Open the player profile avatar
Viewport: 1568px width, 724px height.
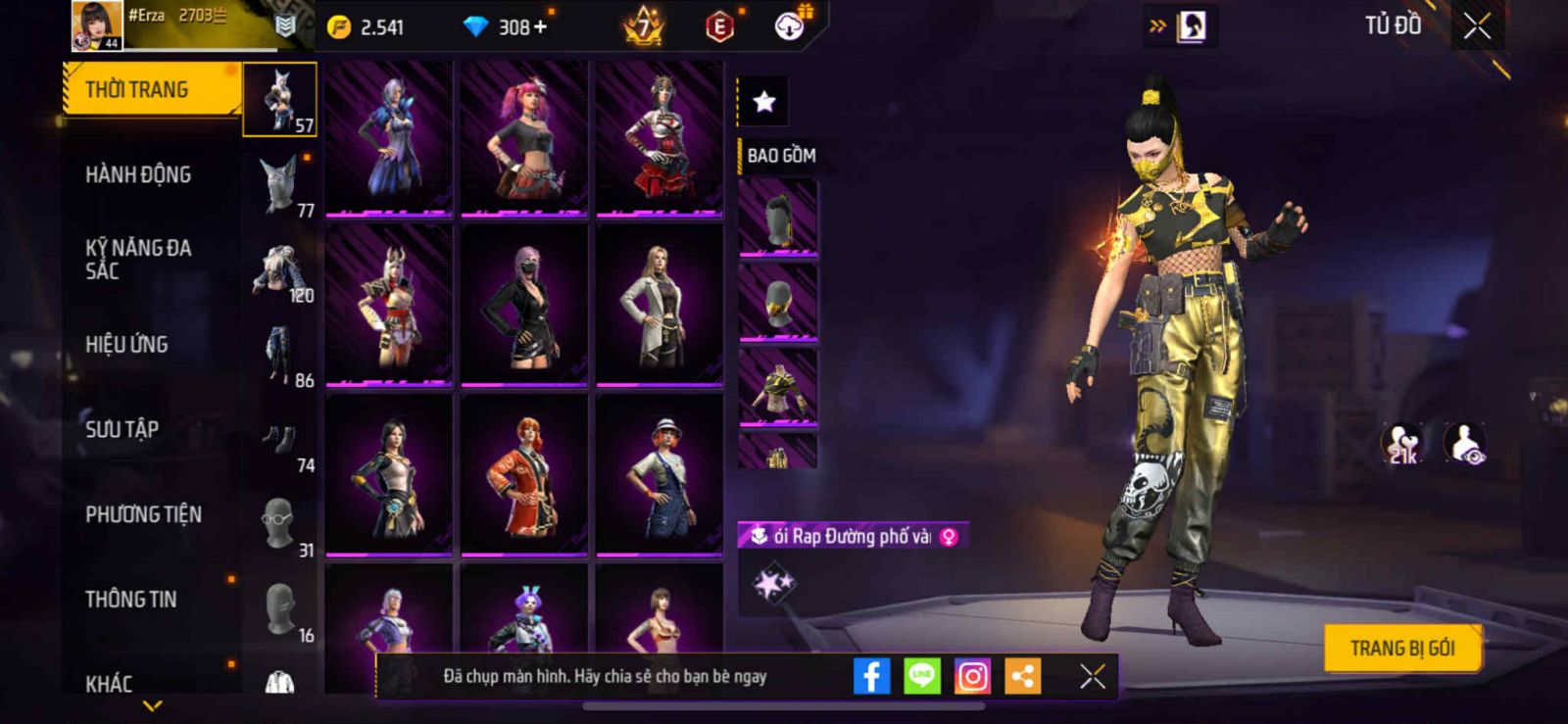point(96,25)
